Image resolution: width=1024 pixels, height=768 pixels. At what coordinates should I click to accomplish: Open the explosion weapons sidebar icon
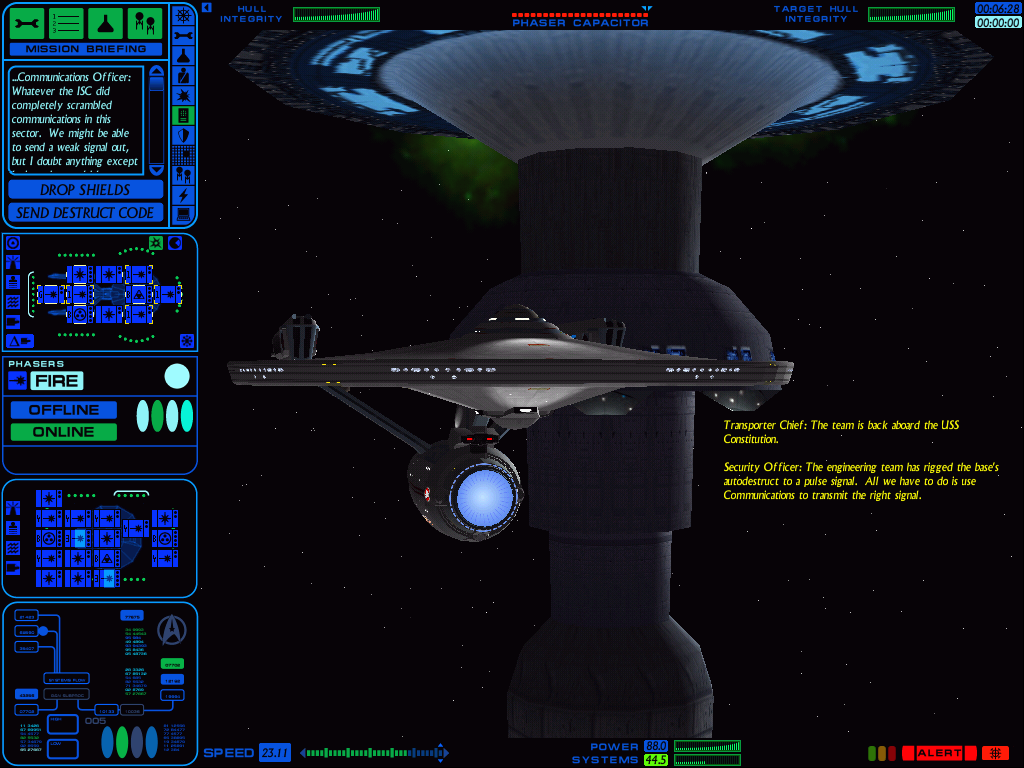[183, 95]
